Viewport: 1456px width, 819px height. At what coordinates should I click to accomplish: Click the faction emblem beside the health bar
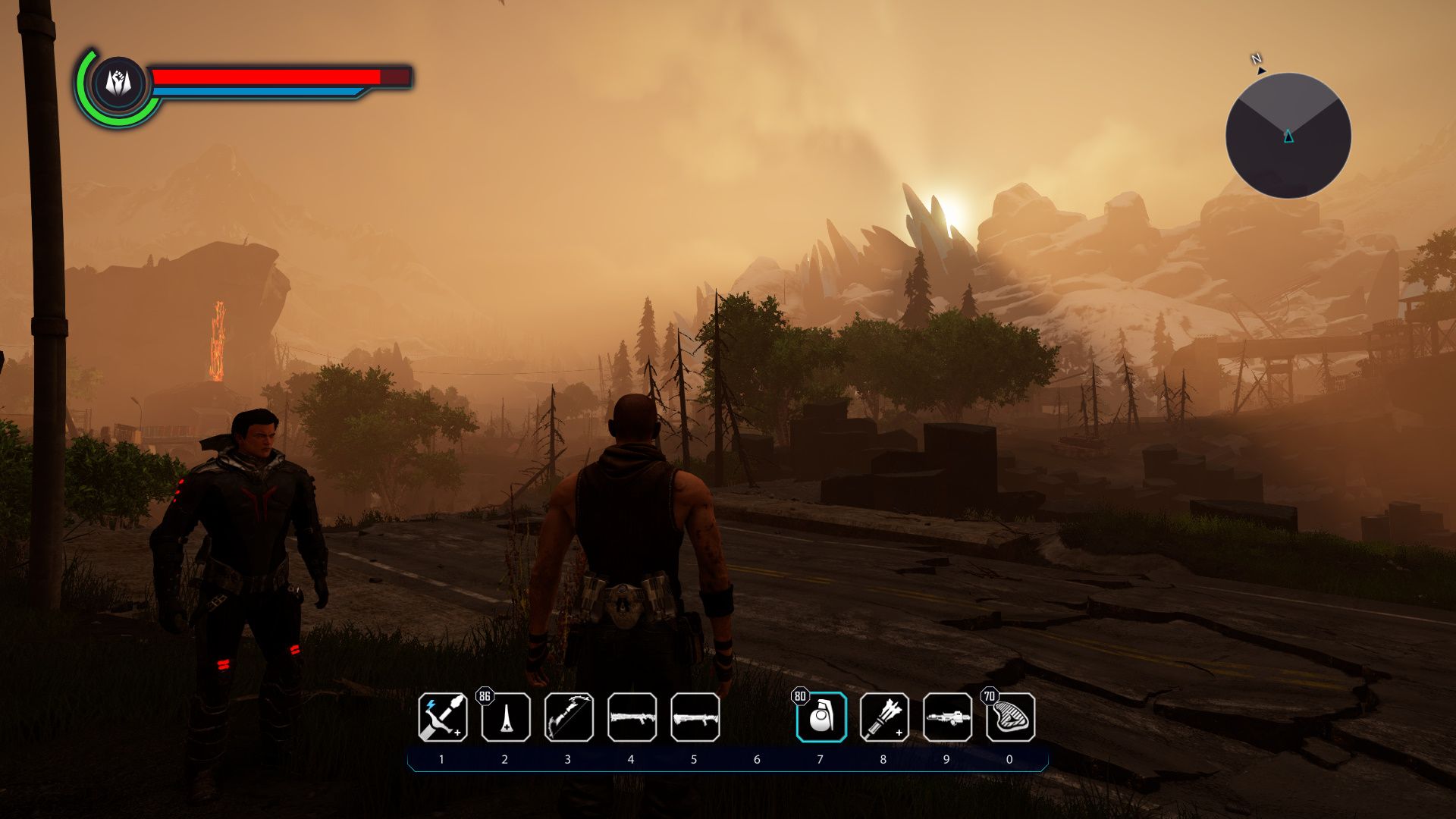pyautogui.click(x=119, y=83)
